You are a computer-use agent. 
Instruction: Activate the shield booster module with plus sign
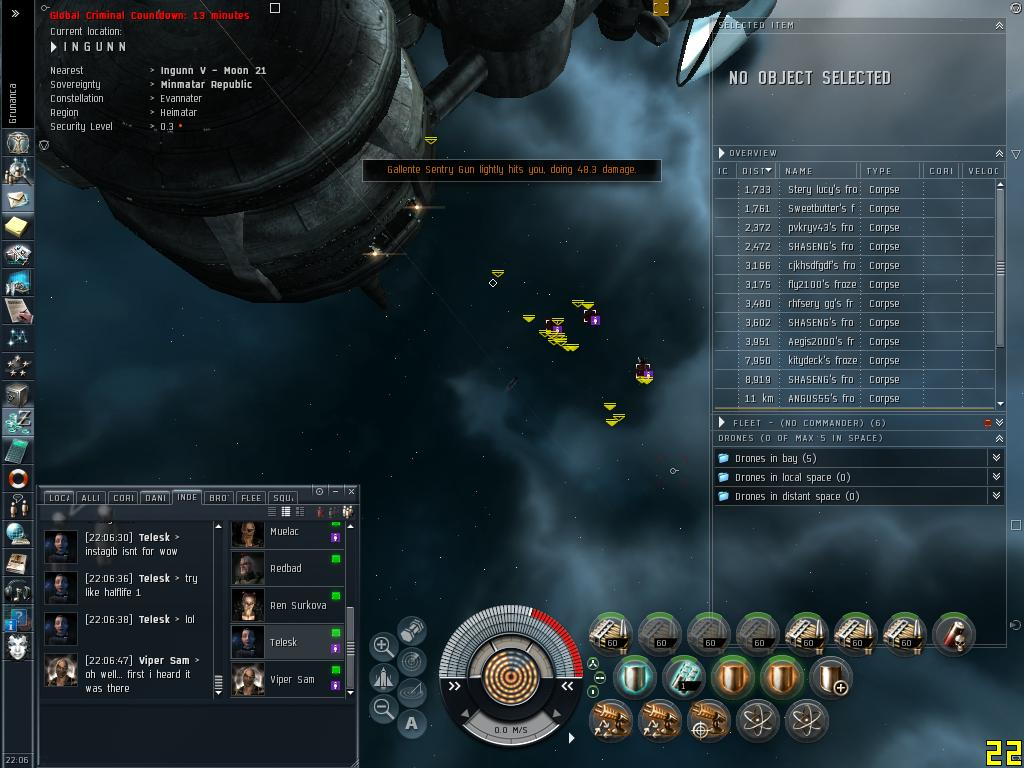tap(831, 676)
